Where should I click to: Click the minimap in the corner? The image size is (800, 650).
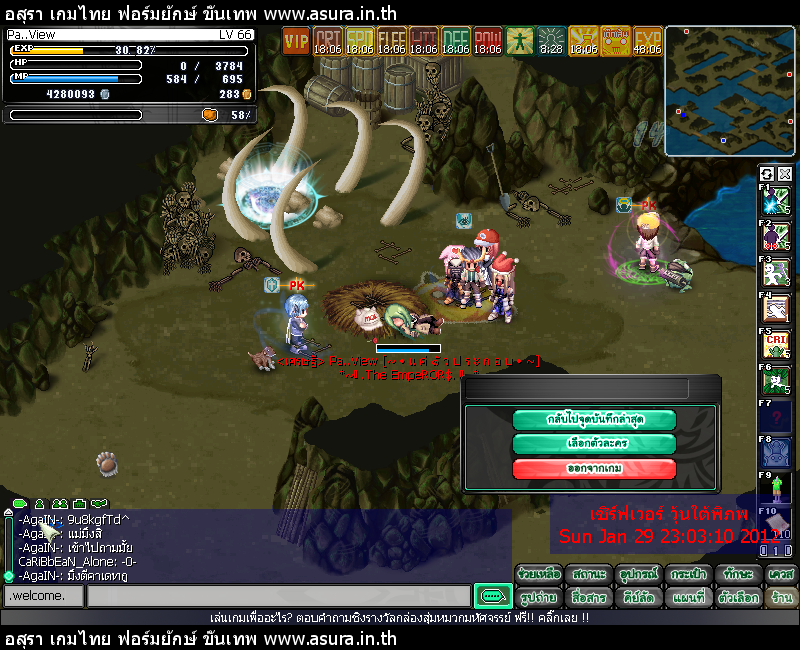(730, 91)
